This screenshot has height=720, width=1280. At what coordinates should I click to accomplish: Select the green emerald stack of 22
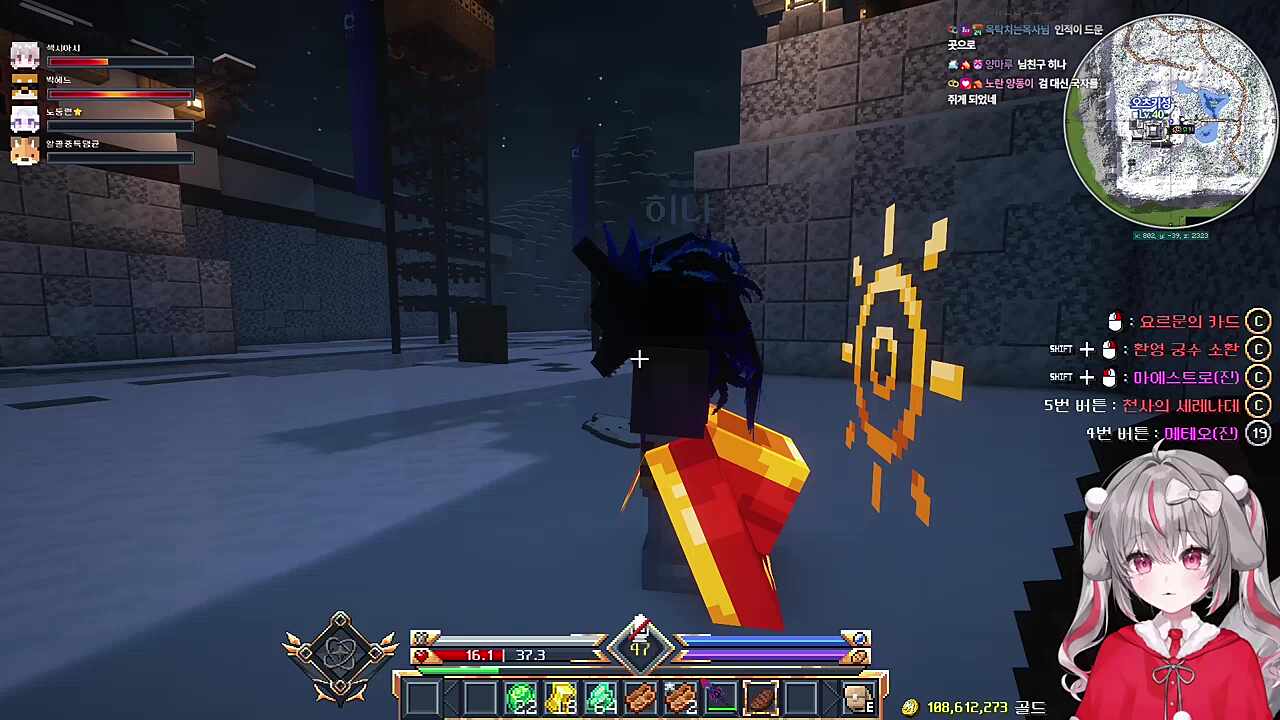click(521, 697)
